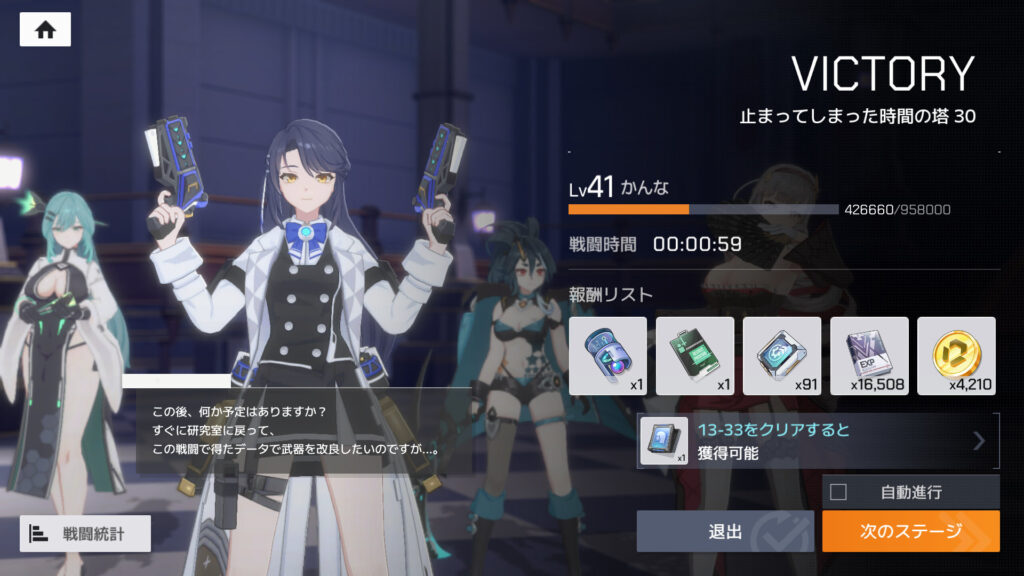
Task: Select the x91 silver chip reward
Action: (x=782, y=356)
